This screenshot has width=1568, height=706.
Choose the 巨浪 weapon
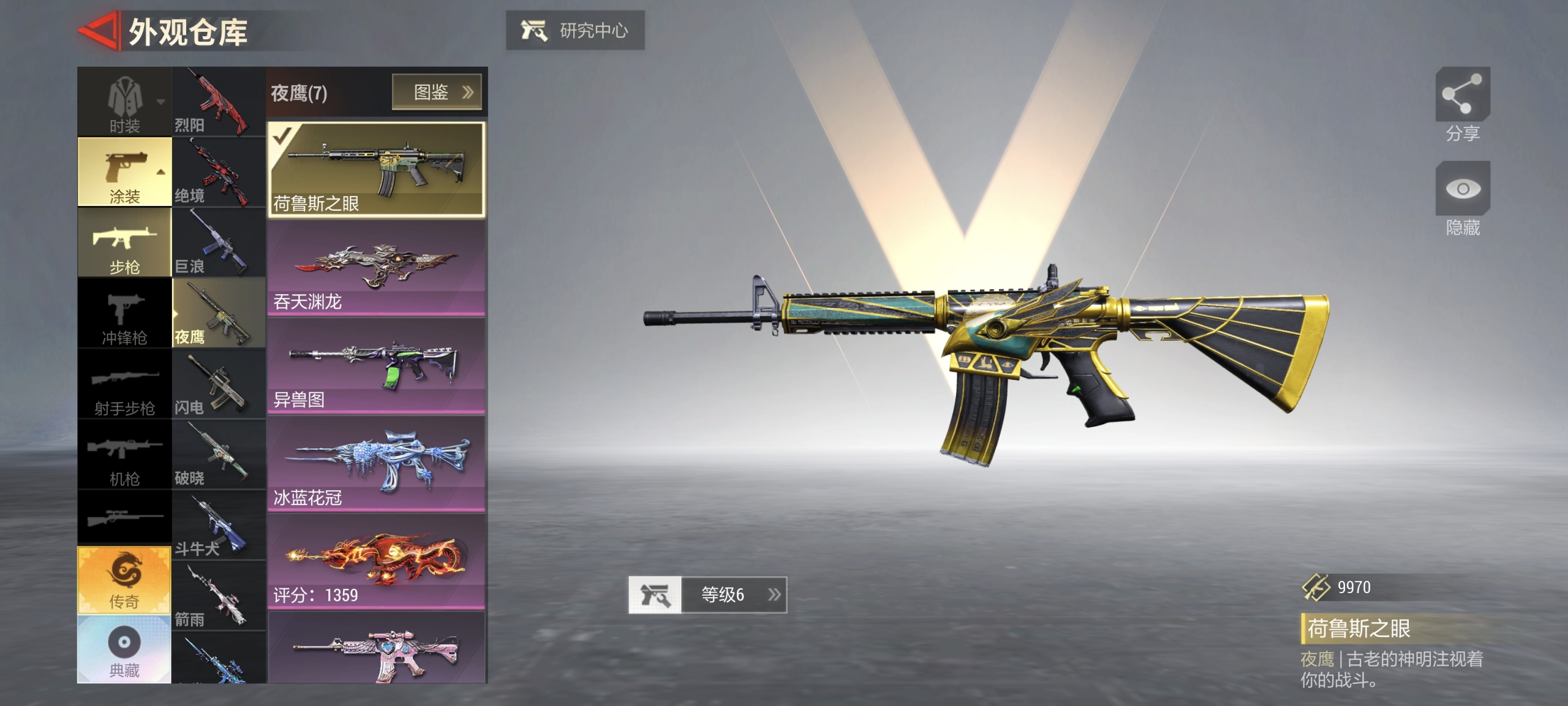[219, 243]
